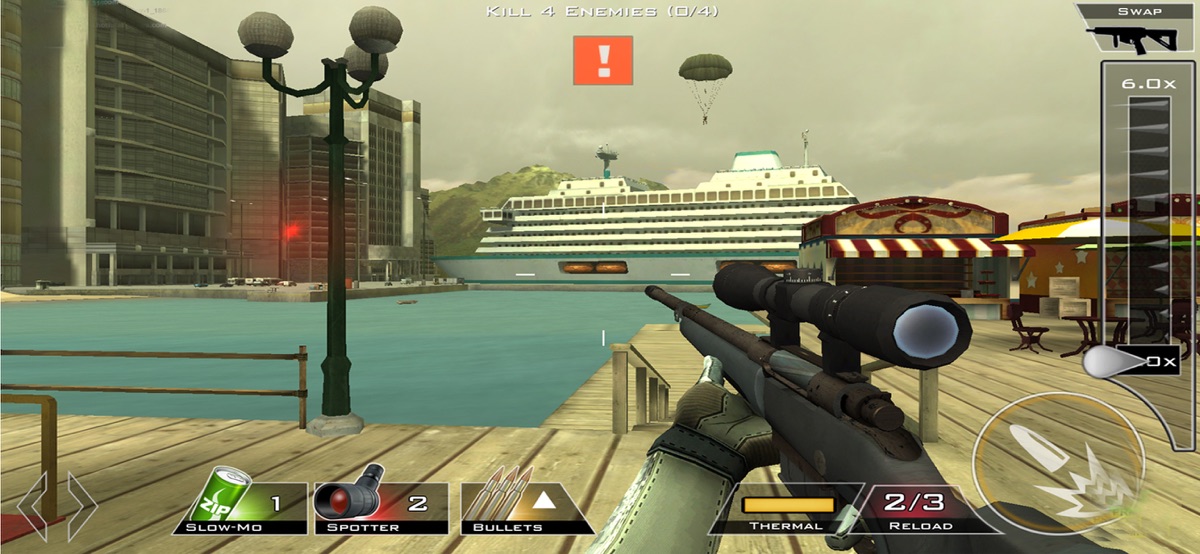Image resolution: width=1200 pixels, height=554 pixels.
Task: Move left with the left arrow
Action: (x=32, y=506)
